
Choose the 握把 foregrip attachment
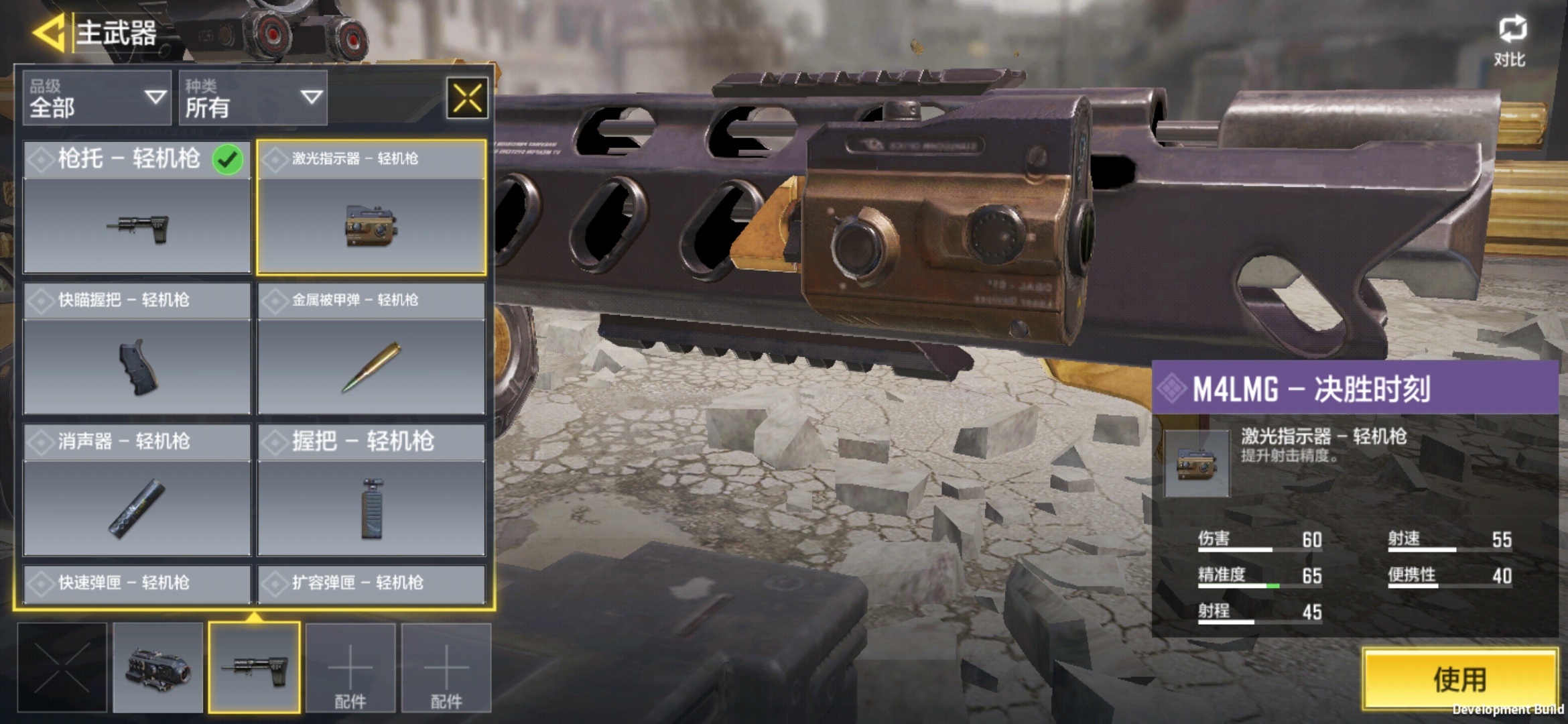tap(371, 489)
